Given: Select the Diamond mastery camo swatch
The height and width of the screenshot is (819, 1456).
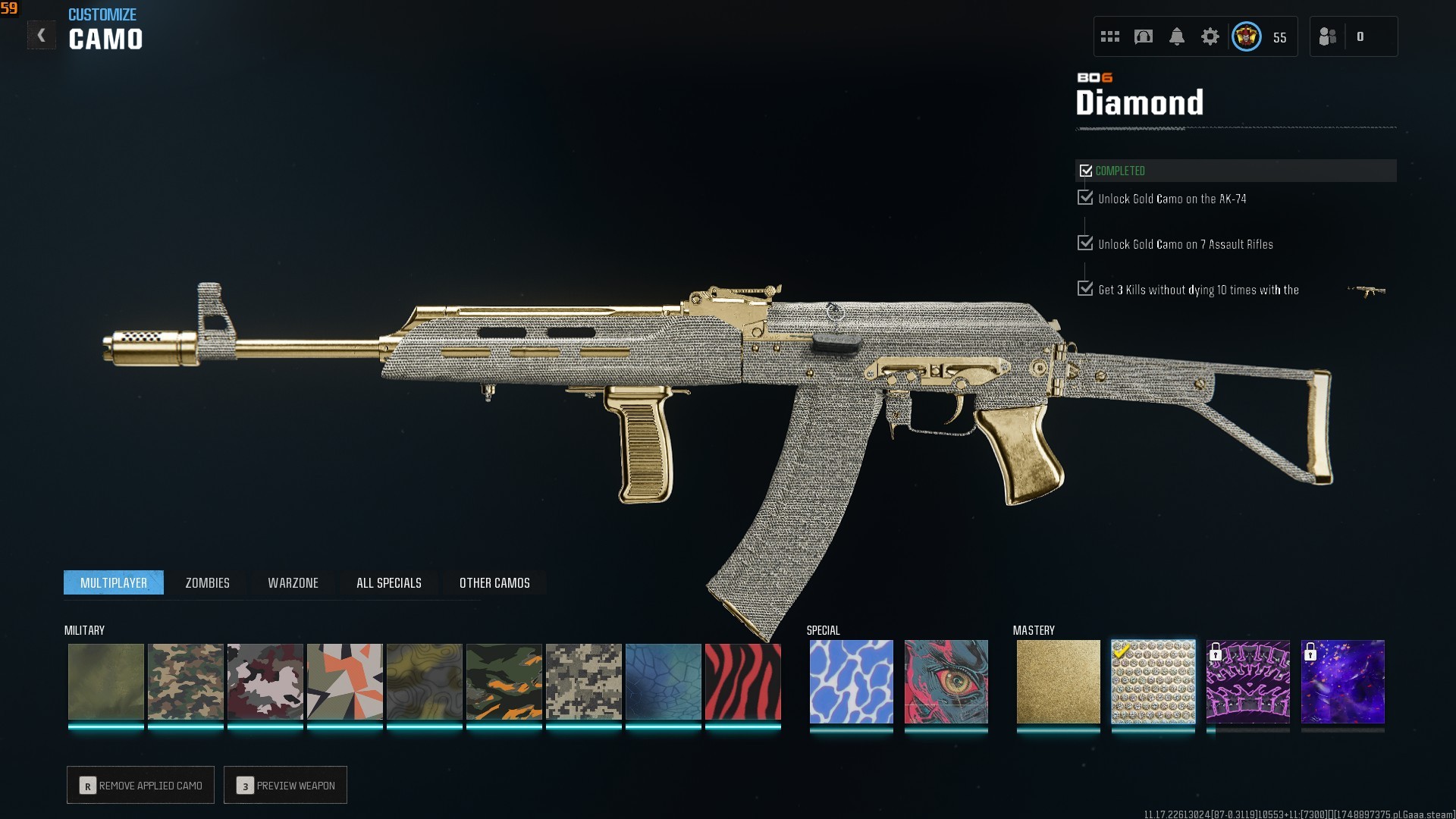Looking at the screenshot, I should click(x=1153, y=682).
